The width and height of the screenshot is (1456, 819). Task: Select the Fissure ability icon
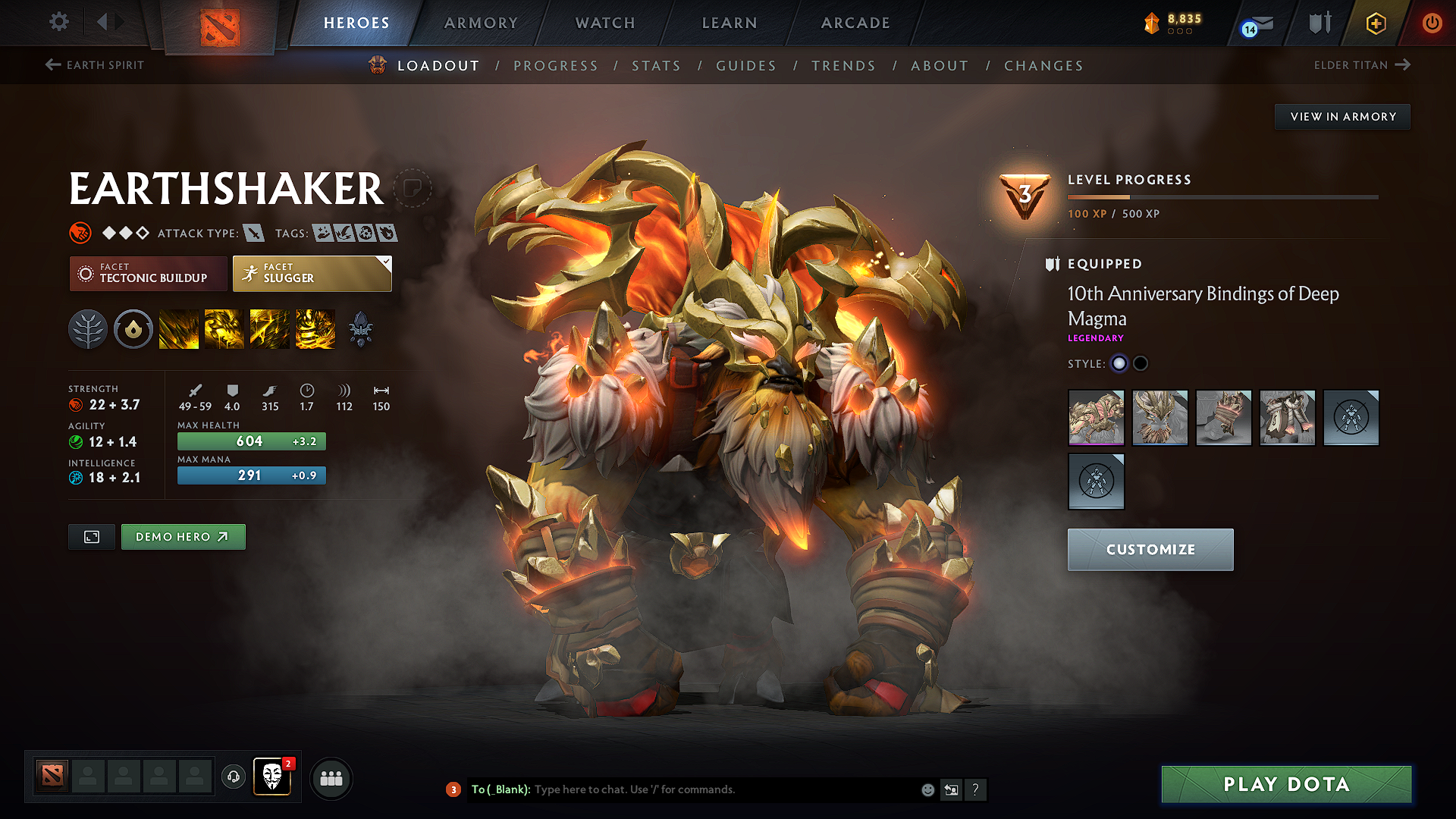click(x=179, y=329)
